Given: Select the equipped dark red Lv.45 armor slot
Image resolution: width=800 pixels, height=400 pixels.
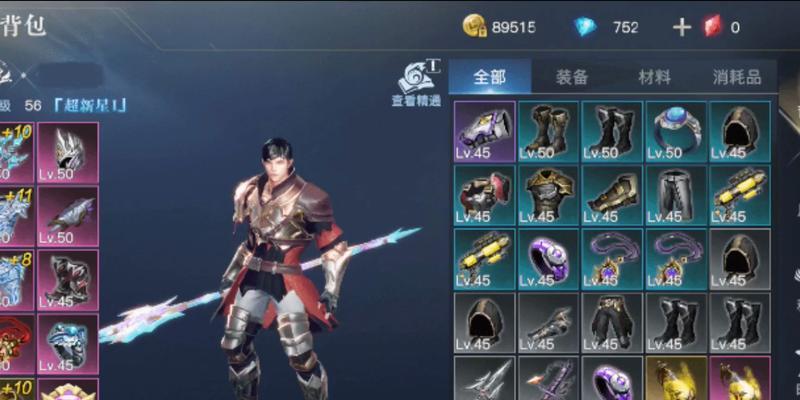Looking at the screenshot, I should pos(68,280).
